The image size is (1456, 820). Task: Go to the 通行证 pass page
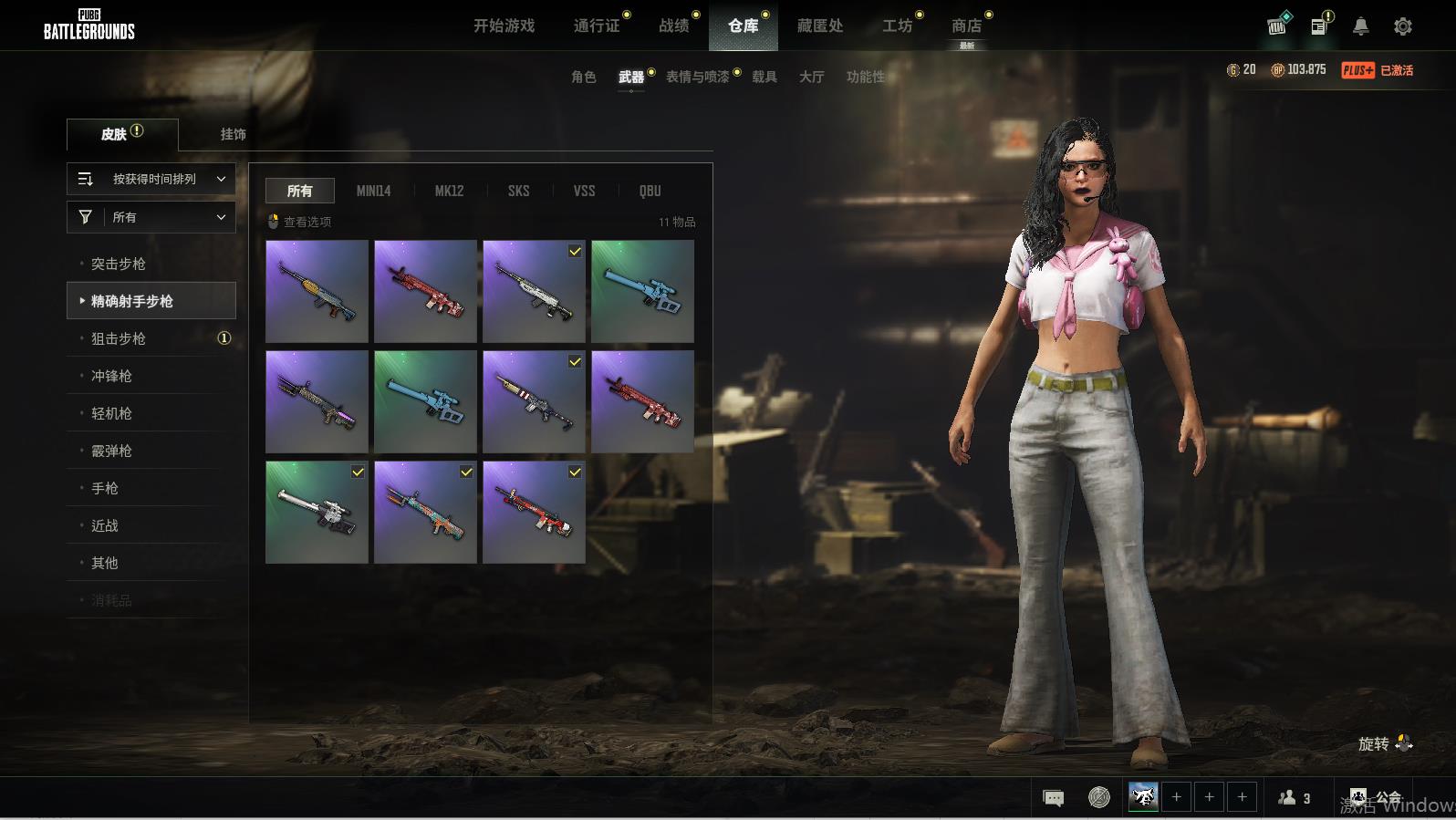click(x=597, y=26)
